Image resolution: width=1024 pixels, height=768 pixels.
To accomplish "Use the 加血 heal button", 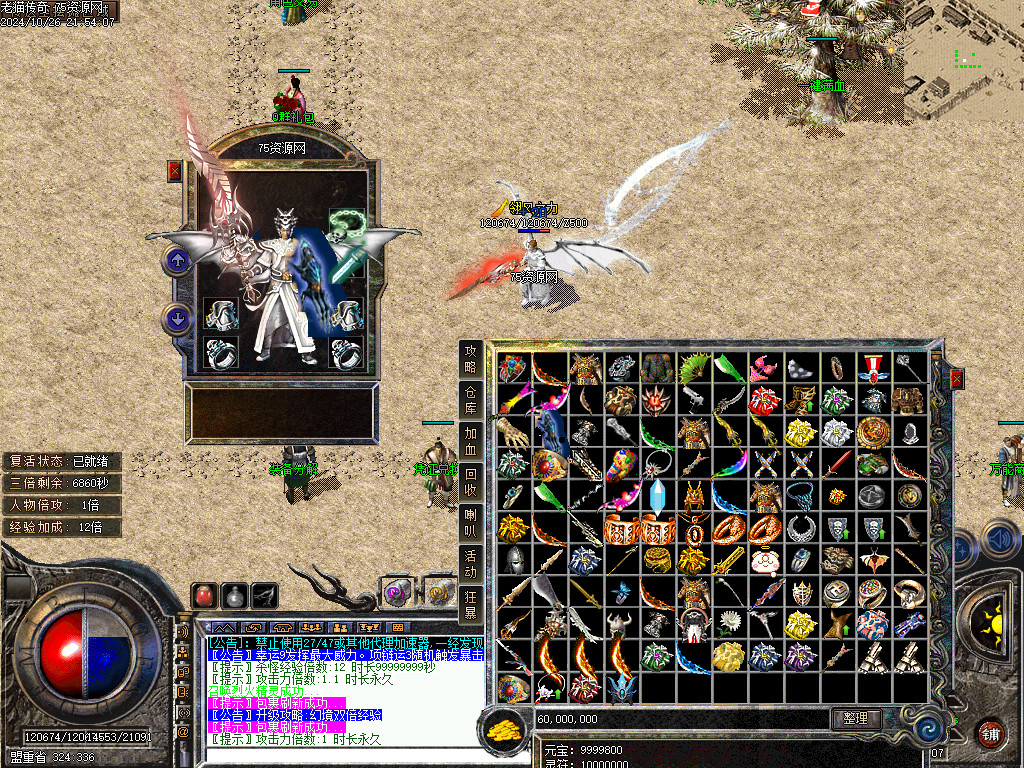I will (x=470, y=441).
